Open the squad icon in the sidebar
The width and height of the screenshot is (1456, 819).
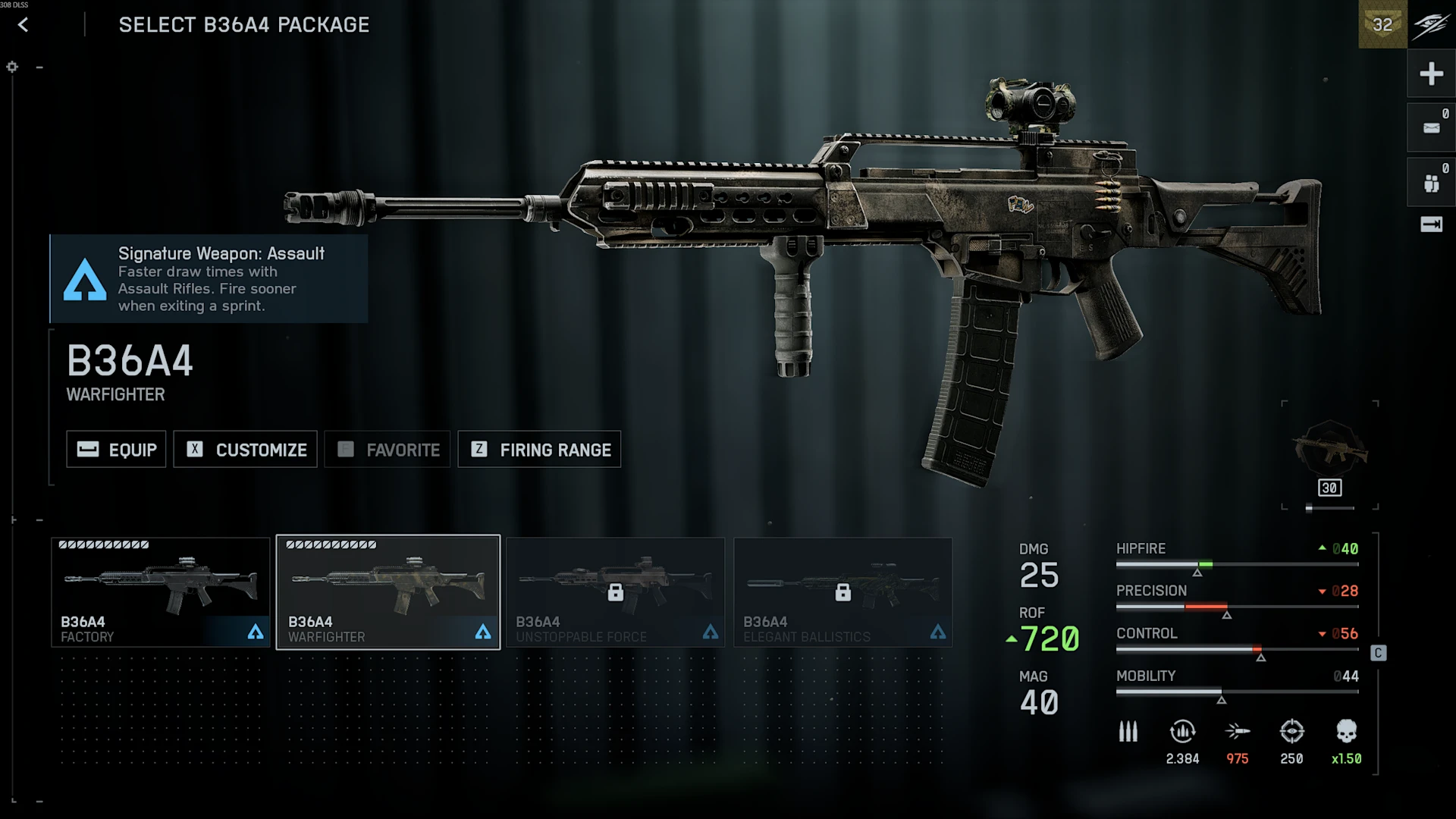click(1431, 183)
